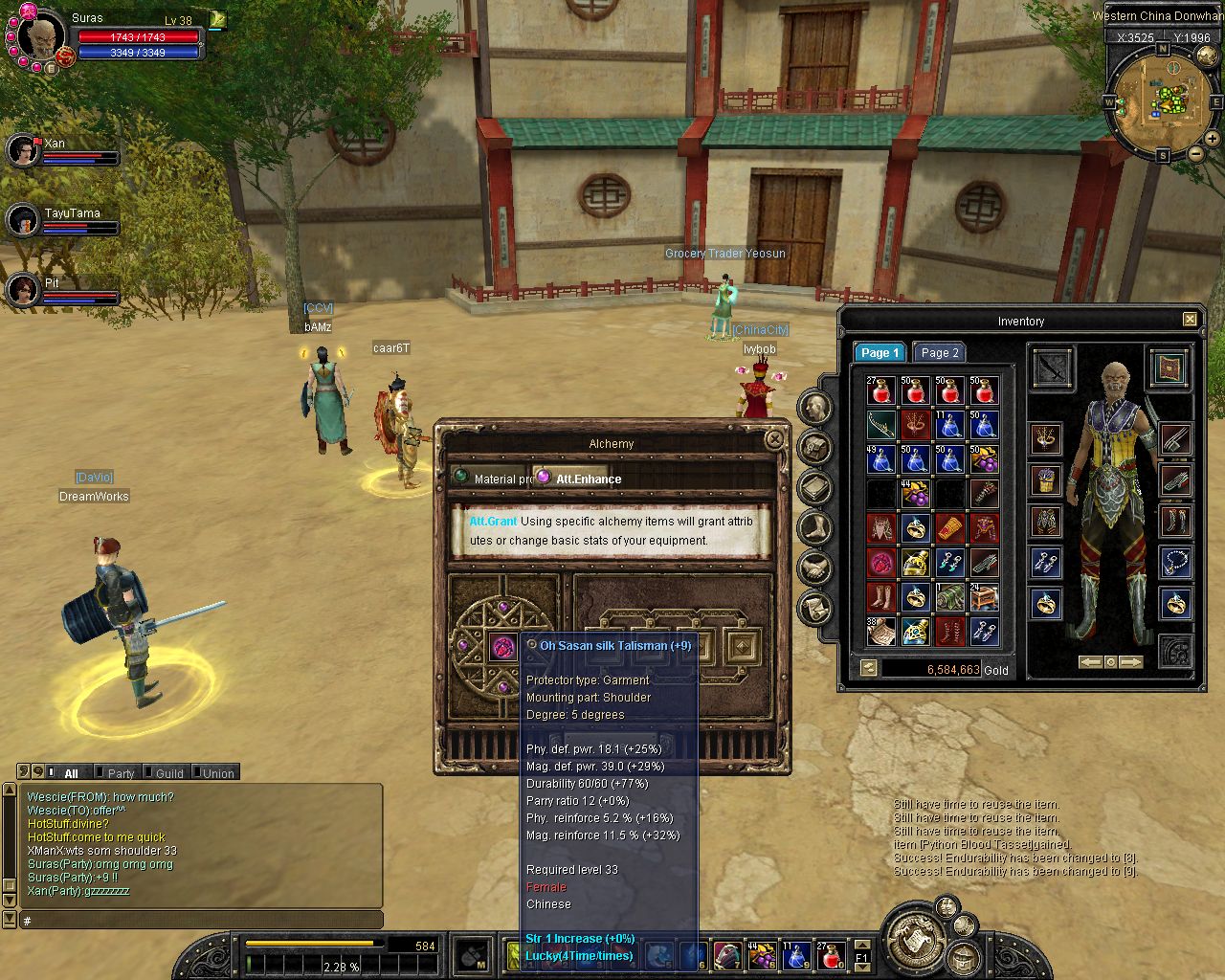Image resolution: width=1225 pixels, height=980 pixels.
Task: Close the Inventory window
Action: tap(1190, 320)
